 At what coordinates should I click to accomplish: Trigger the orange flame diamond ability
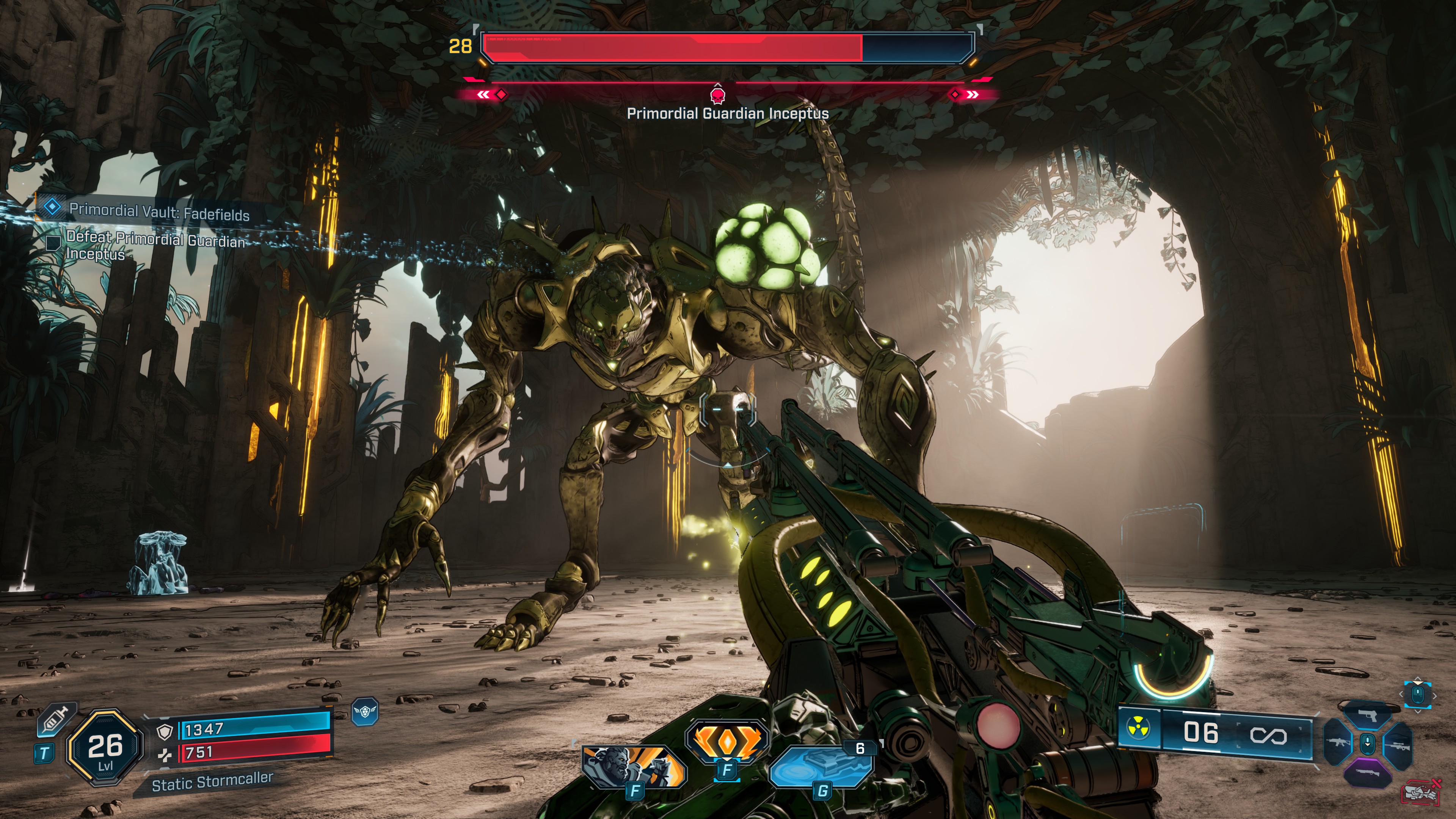(x=728, y=741)
